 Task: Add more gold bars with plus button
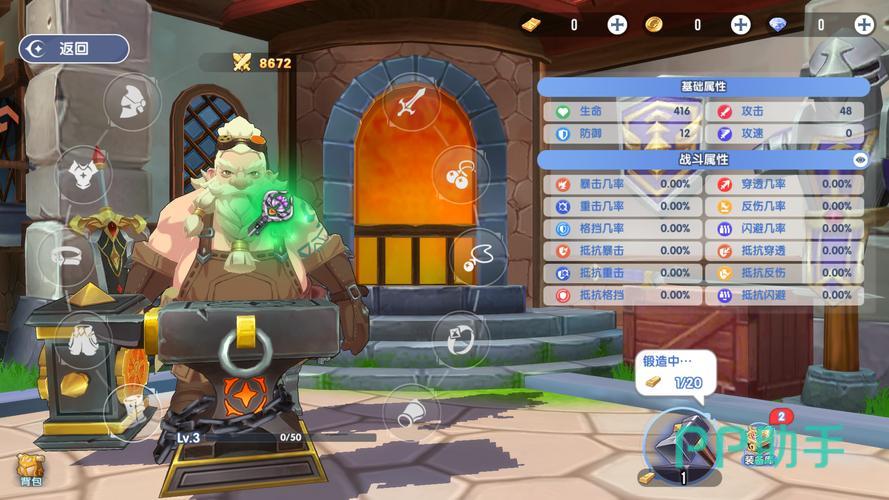click(617, 25)
